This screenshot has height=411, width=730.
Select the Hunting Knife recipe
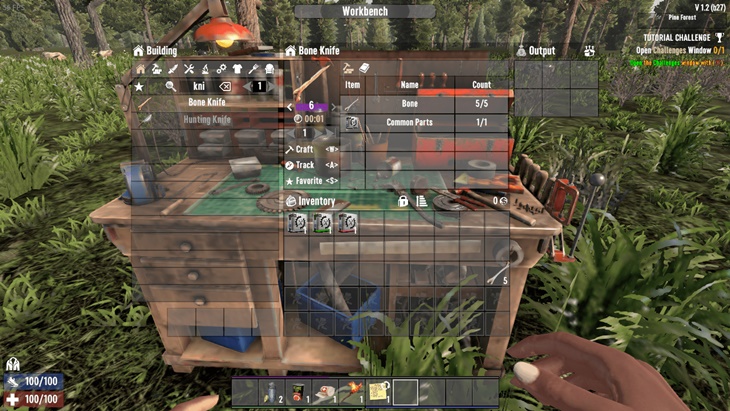click(206, 119)
